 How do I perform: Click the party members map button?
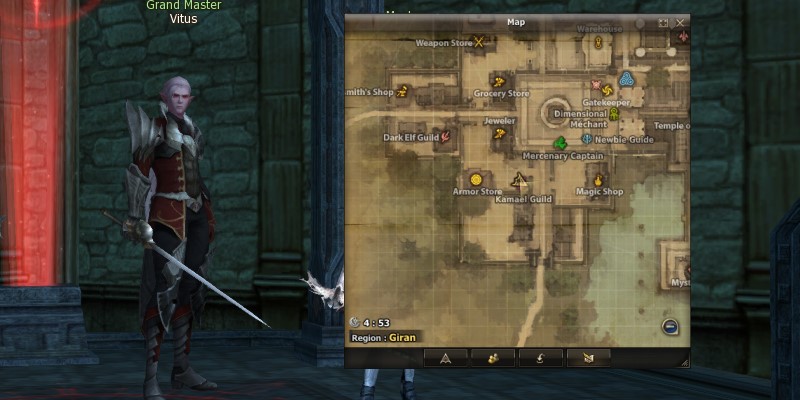tap(493, 357)
